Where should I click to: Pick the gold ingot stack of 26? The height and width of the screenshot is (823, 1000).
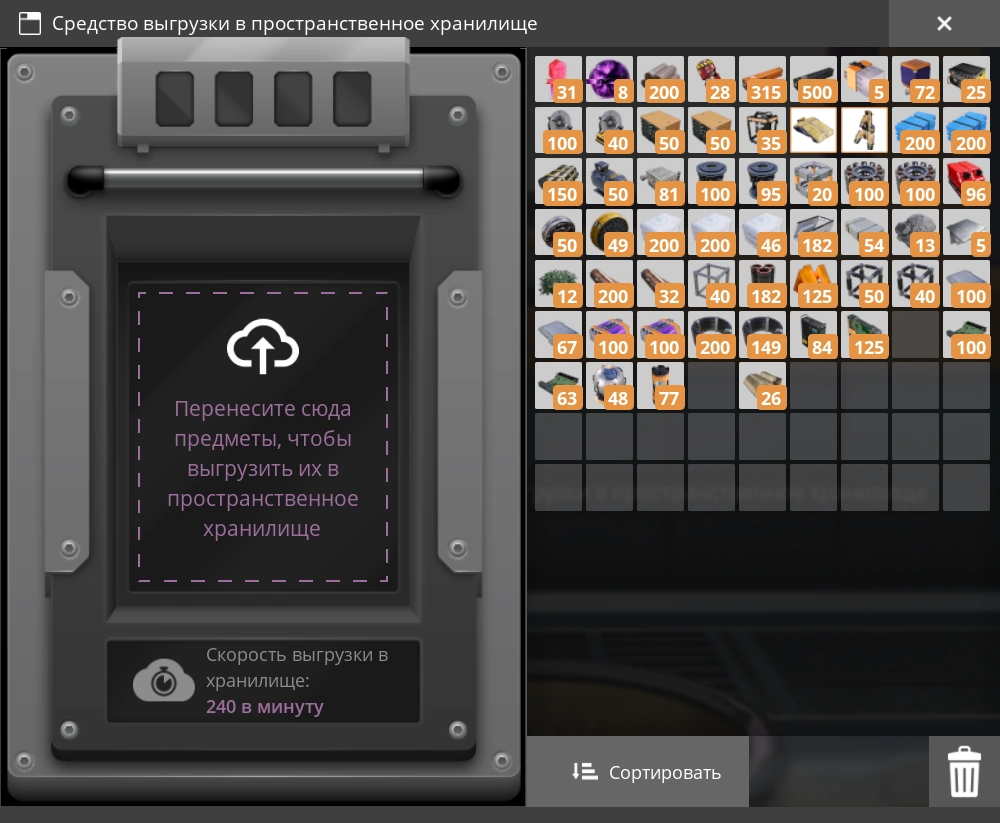pyautogui.click(x=762, y=386)
